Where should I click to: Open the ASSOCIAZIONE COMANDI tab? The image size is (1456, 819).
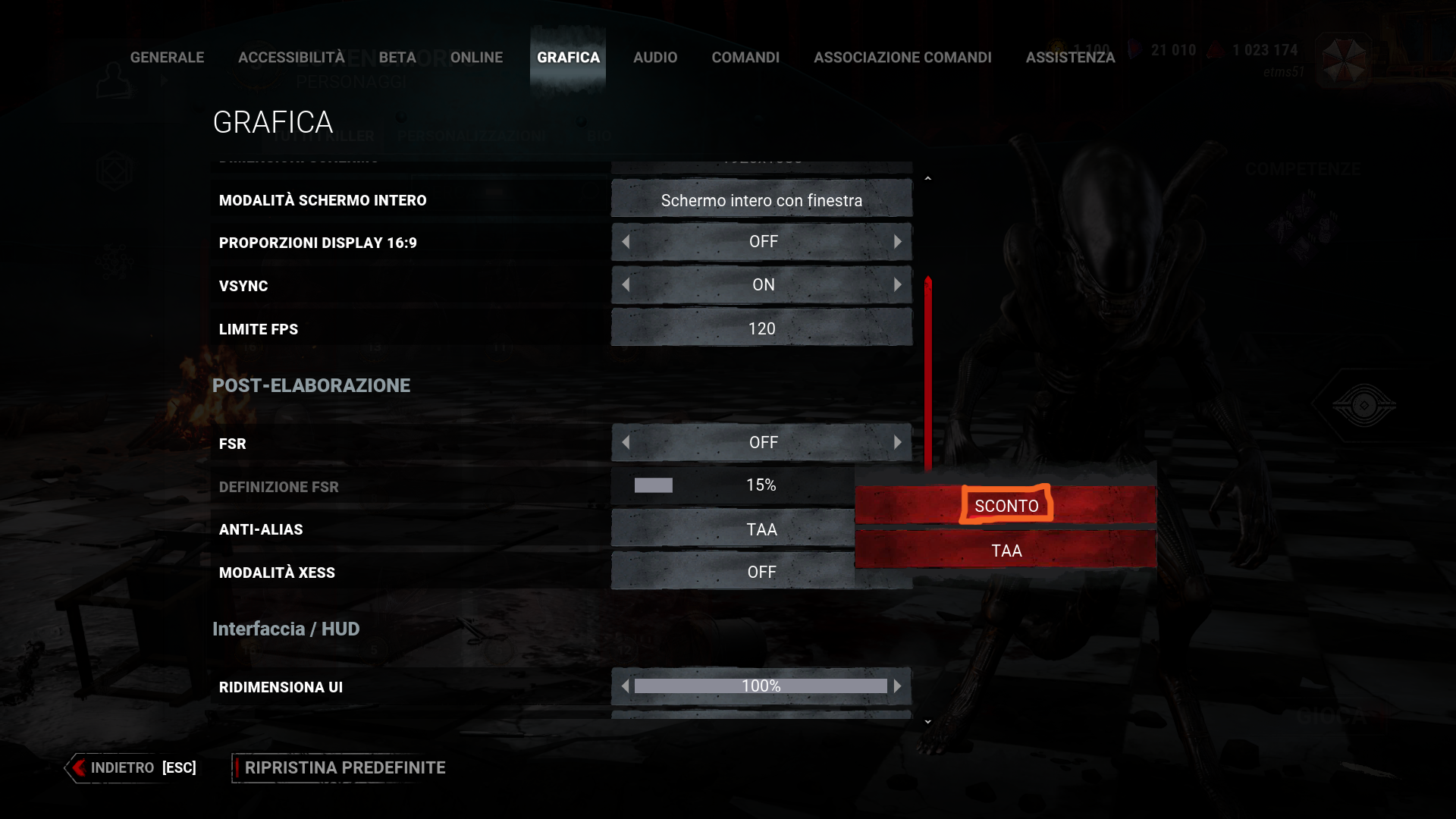[x=902, y=57]
